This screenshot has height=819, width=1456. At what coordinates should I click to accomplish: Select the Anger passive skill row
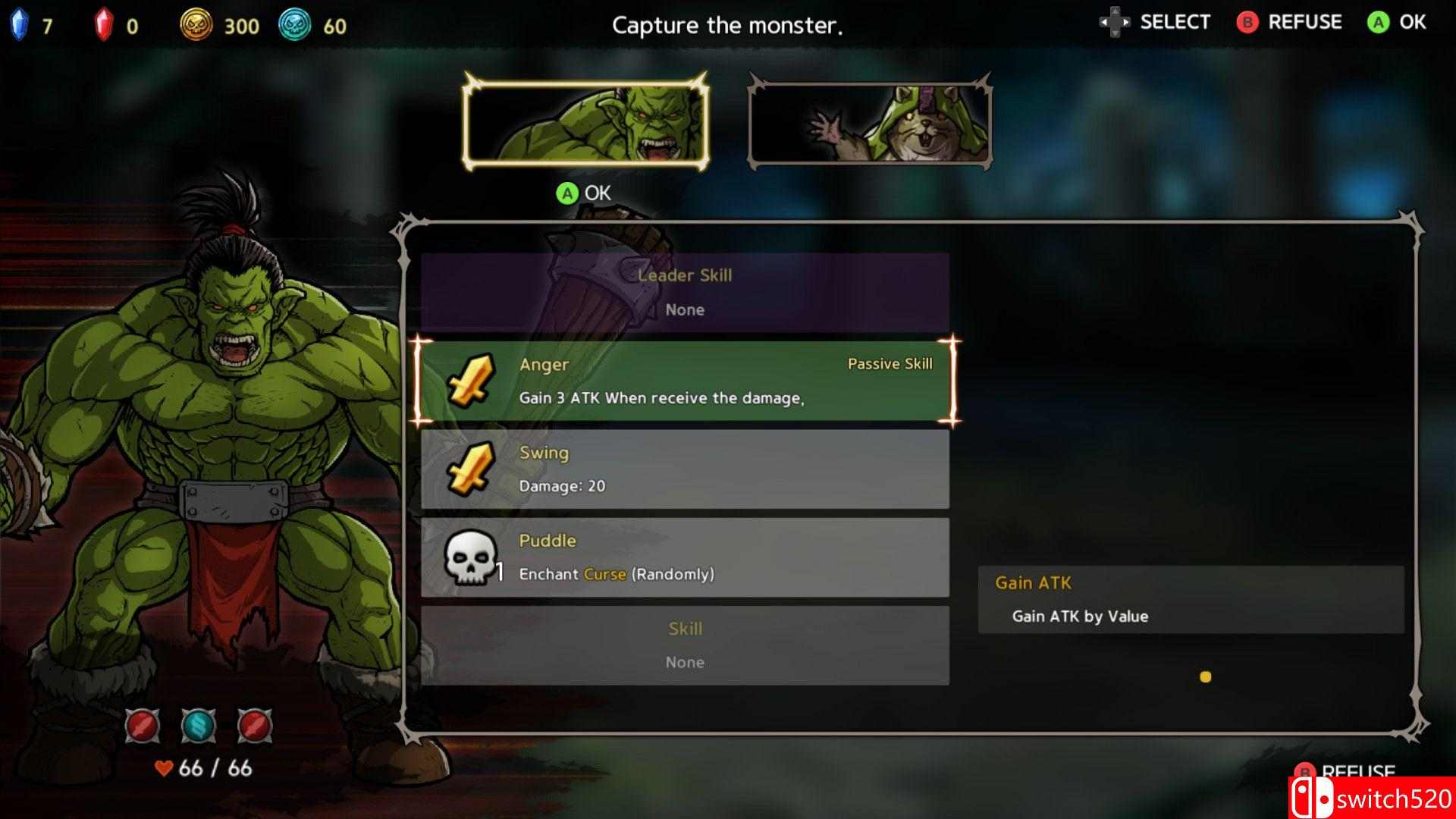(684, 381)
